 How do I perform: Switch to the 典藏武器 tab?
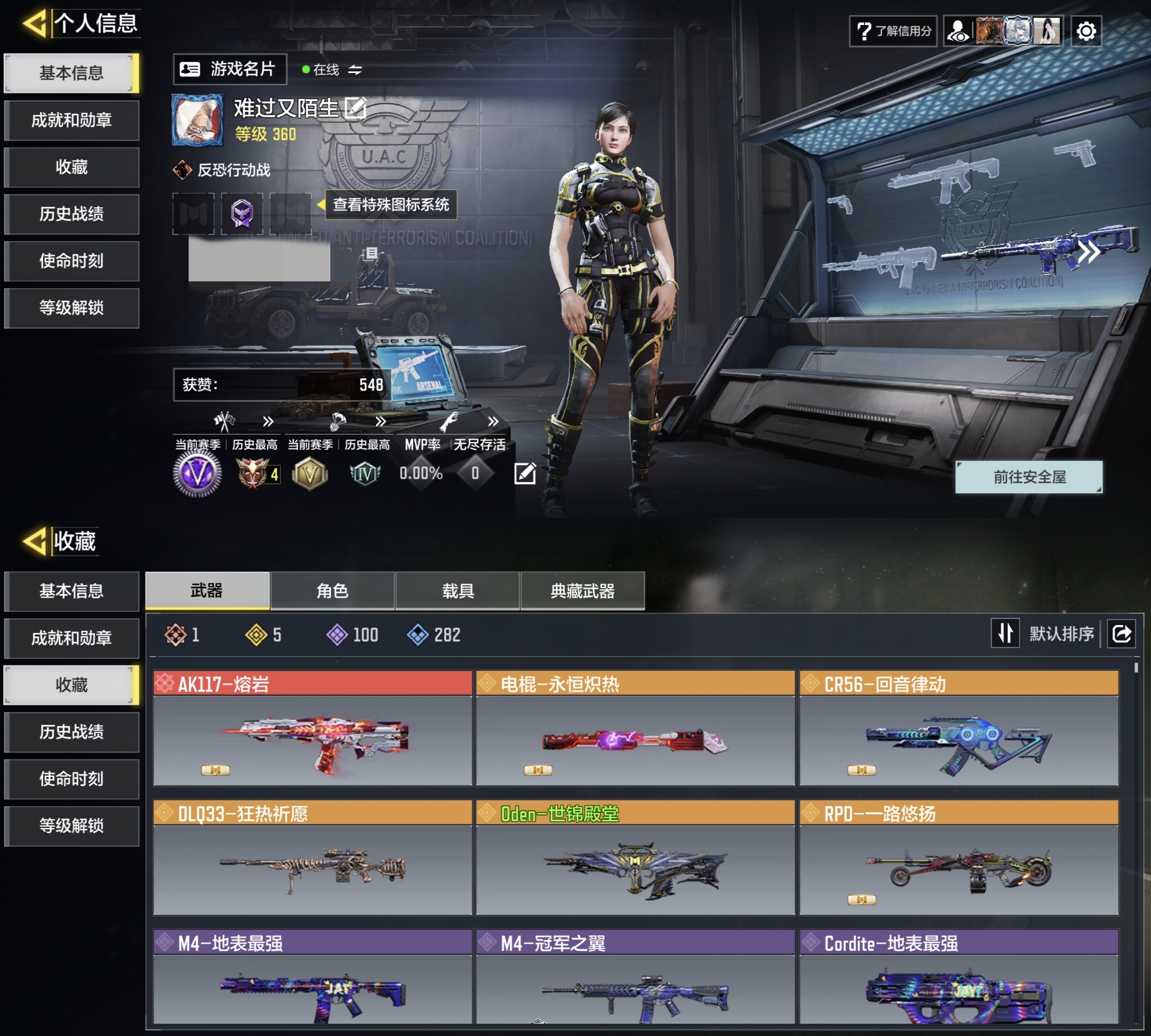582,592
